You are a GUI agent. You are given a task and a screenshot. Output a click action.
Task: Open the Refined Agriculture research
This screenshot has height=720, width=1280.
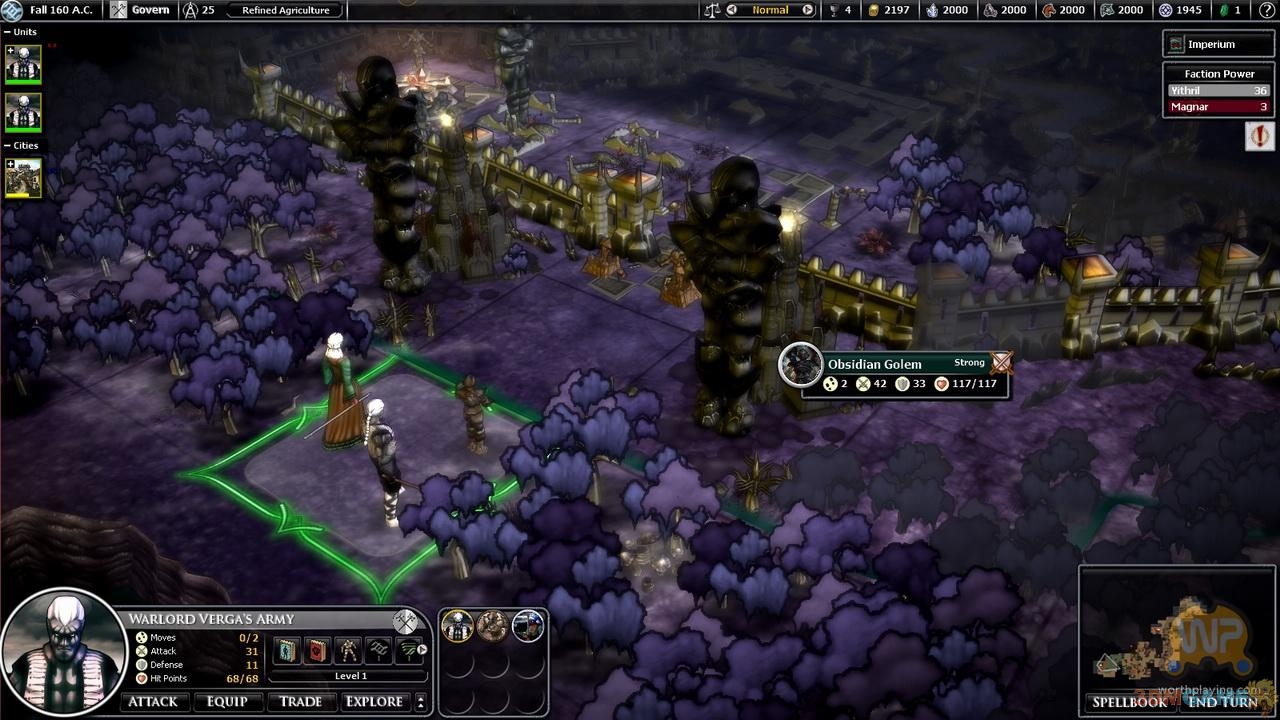[x=286, y=10]
